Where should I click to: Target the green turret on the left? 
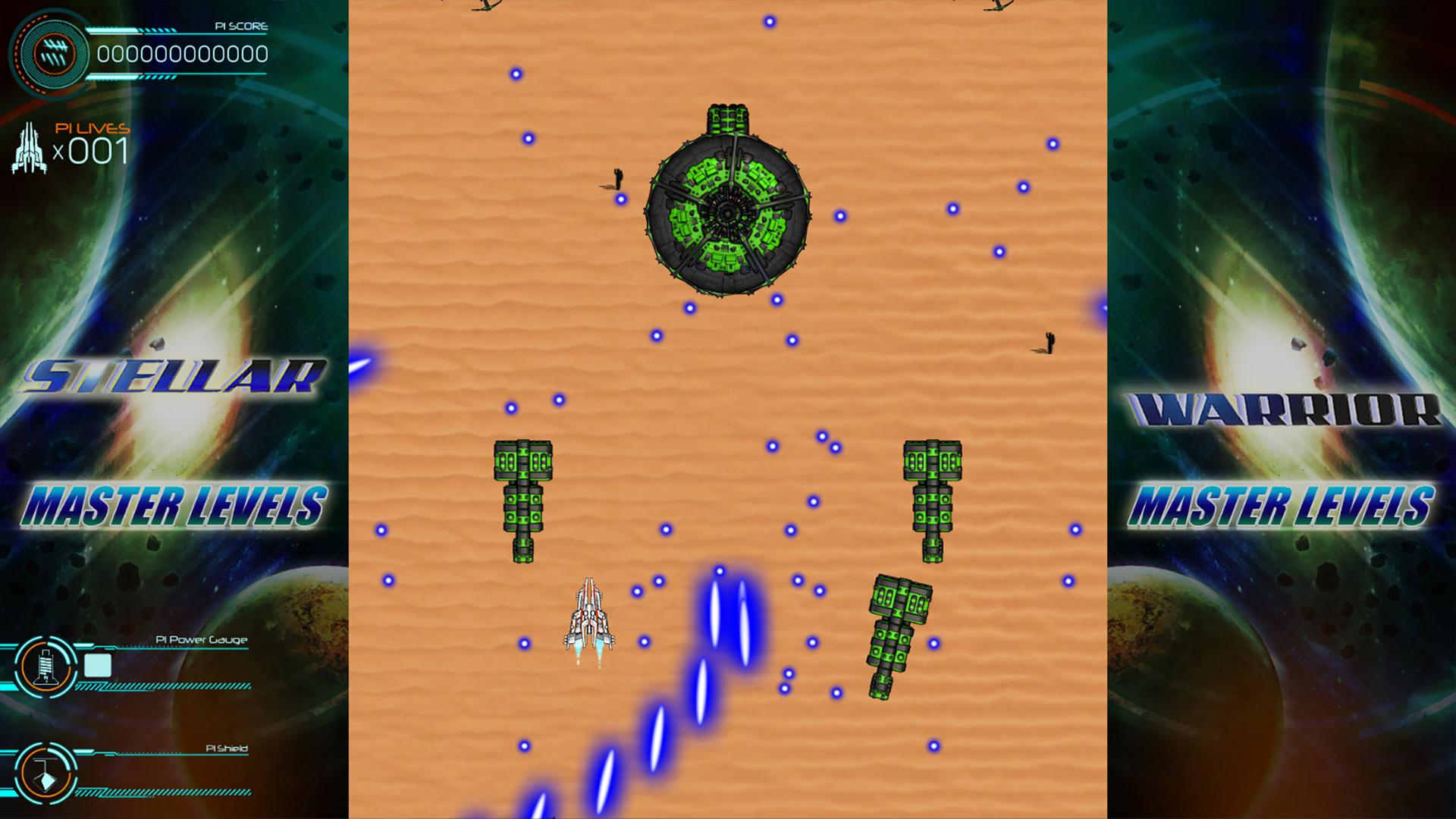522,500
